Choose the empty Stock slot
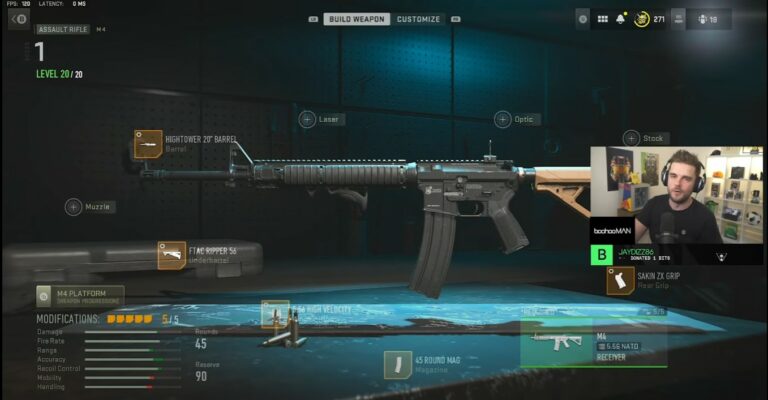 point(631,138)
